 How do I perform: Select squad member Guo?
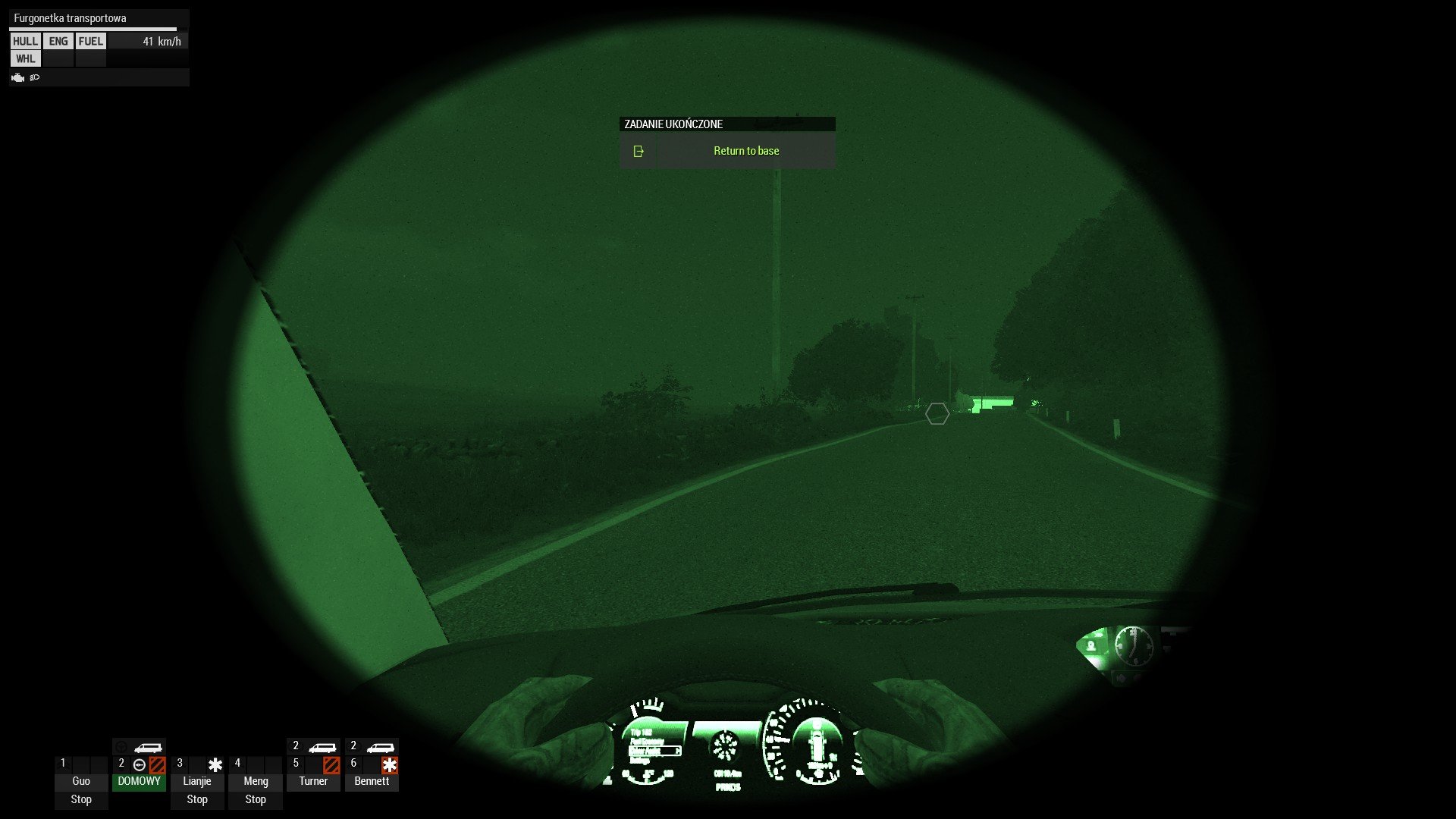point(81,781)
